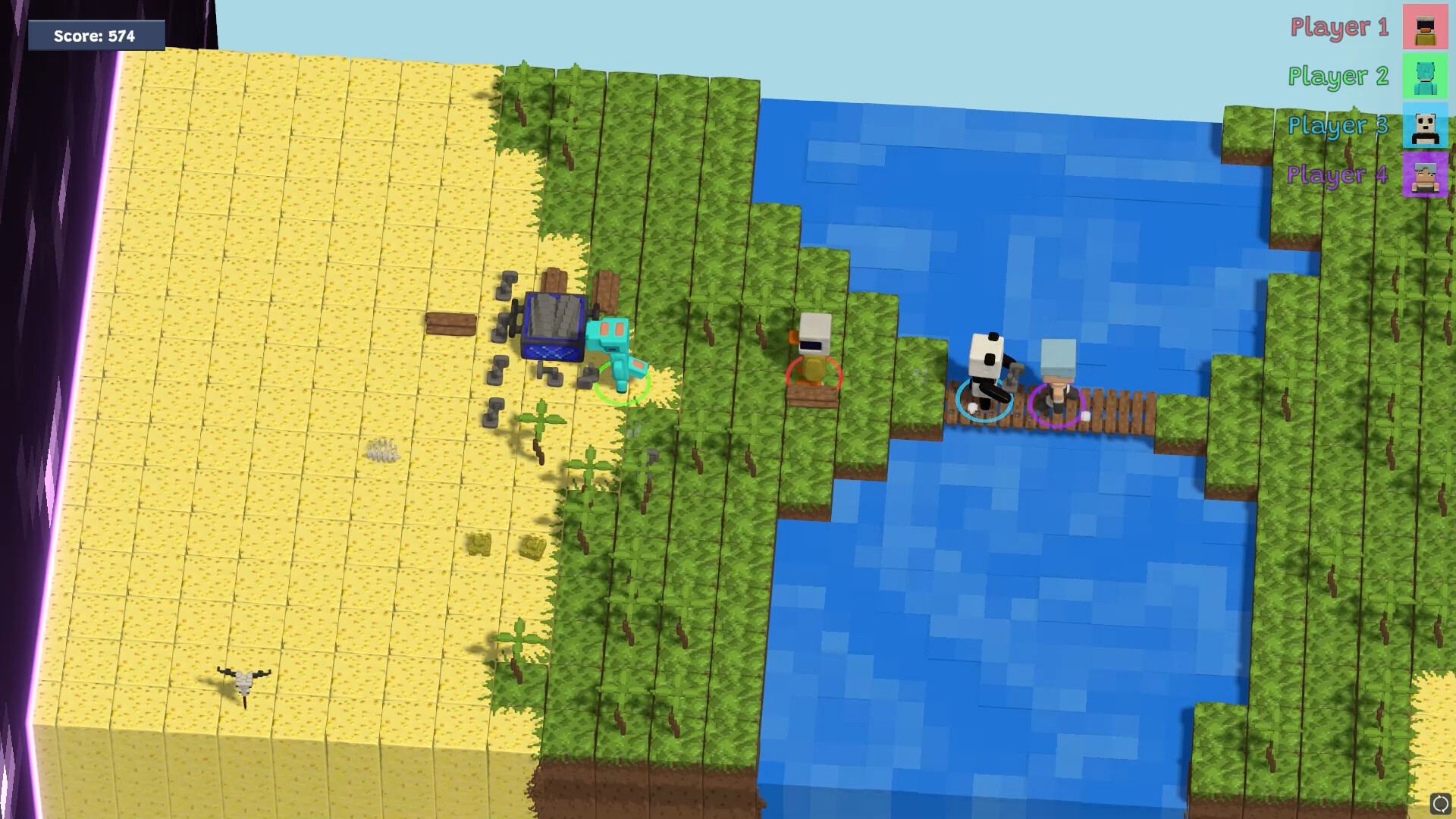Open the Player 2 roster label
This screenshot has width=1456, height=819.
pos(1338,77)
